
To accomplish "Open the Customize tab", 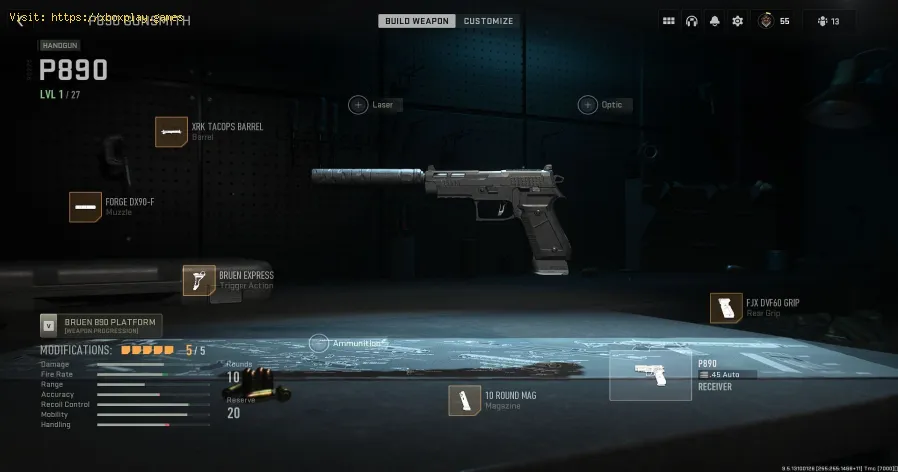I will point(489,21).
